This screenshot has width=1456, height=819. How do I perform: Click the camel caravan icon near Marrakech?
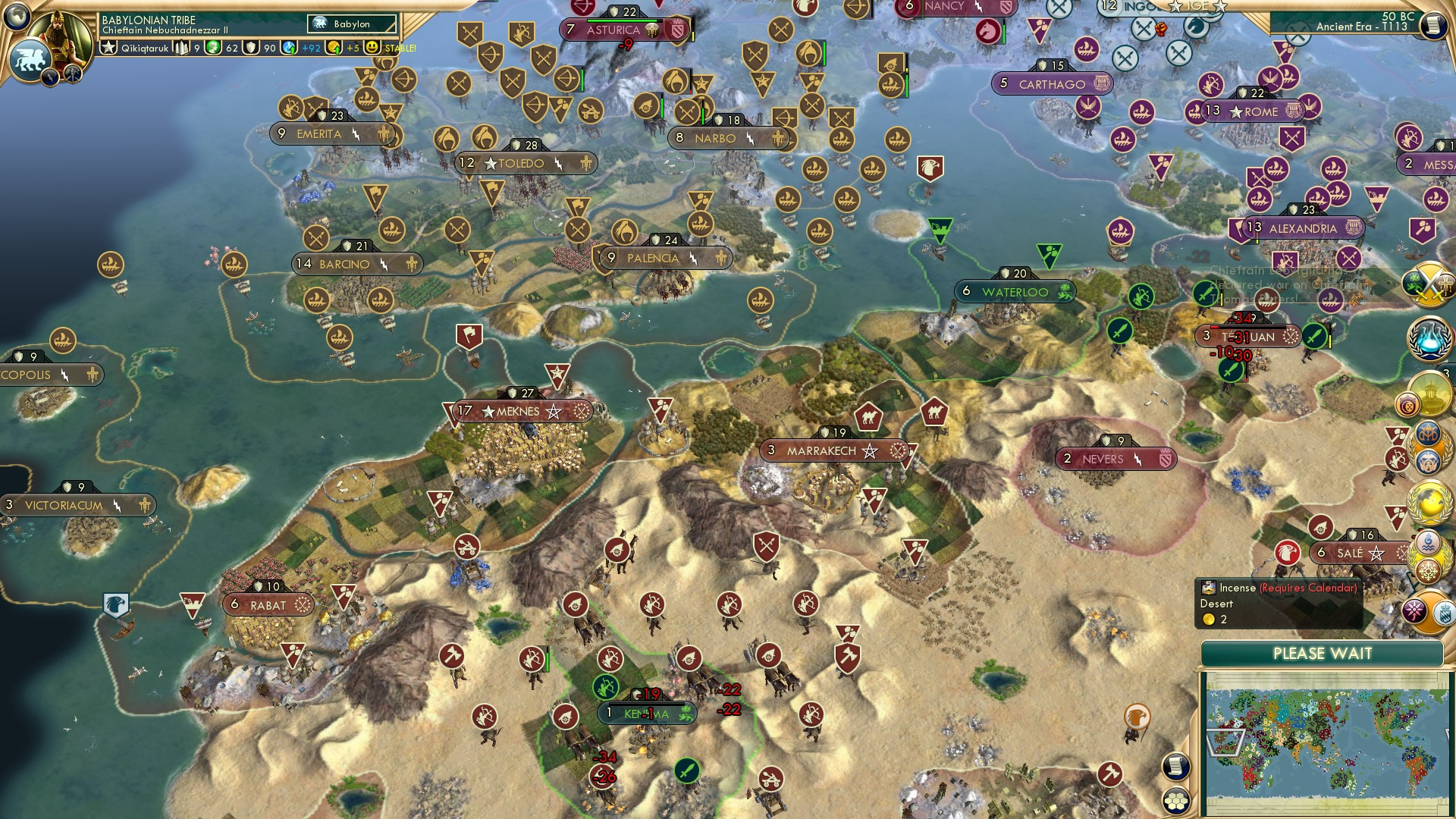coord(871,416)
